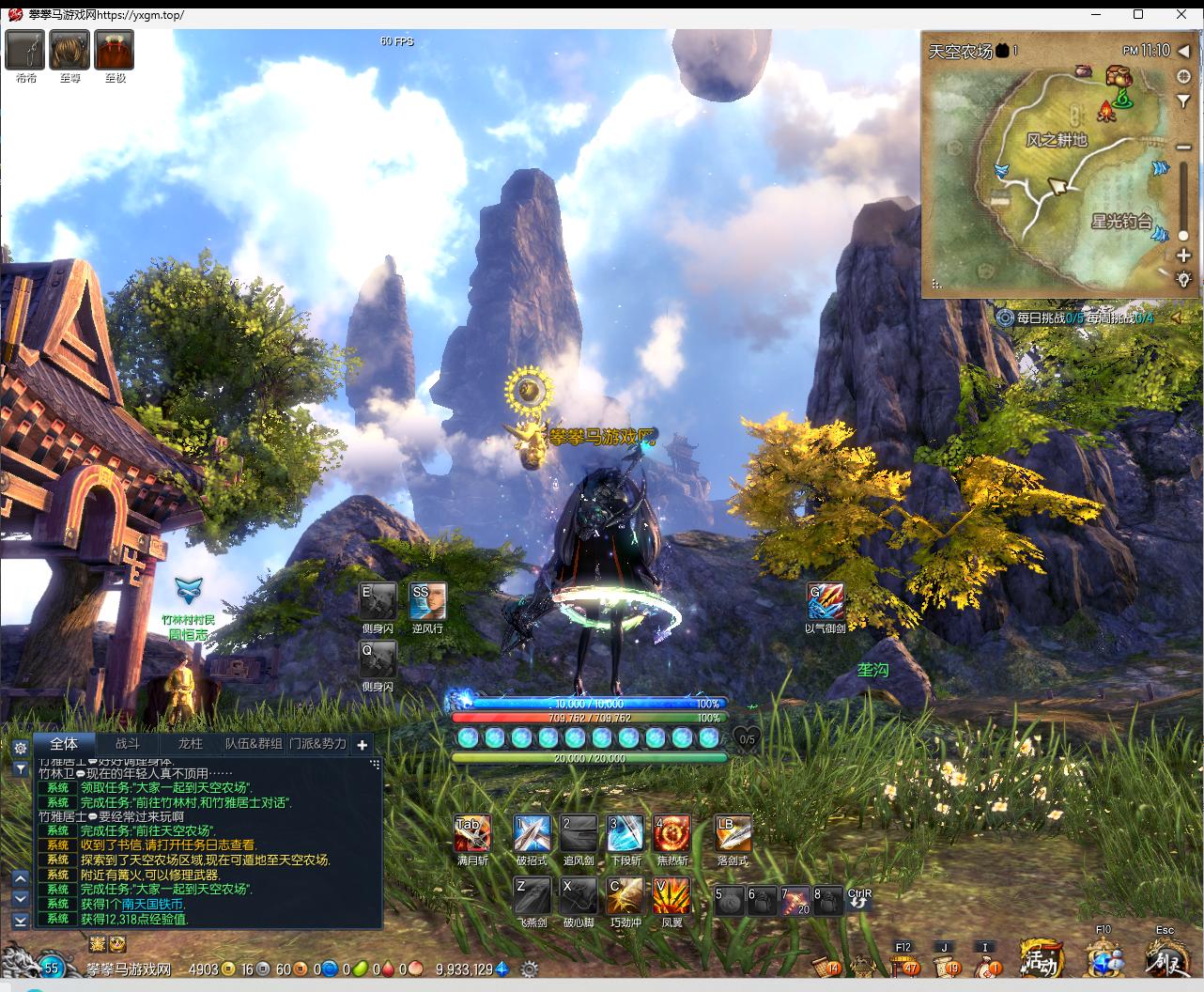This screenshot has height=992, width=1204.
Task: Zoom in the minimap with plus button
Action: tap(1183, 256)
